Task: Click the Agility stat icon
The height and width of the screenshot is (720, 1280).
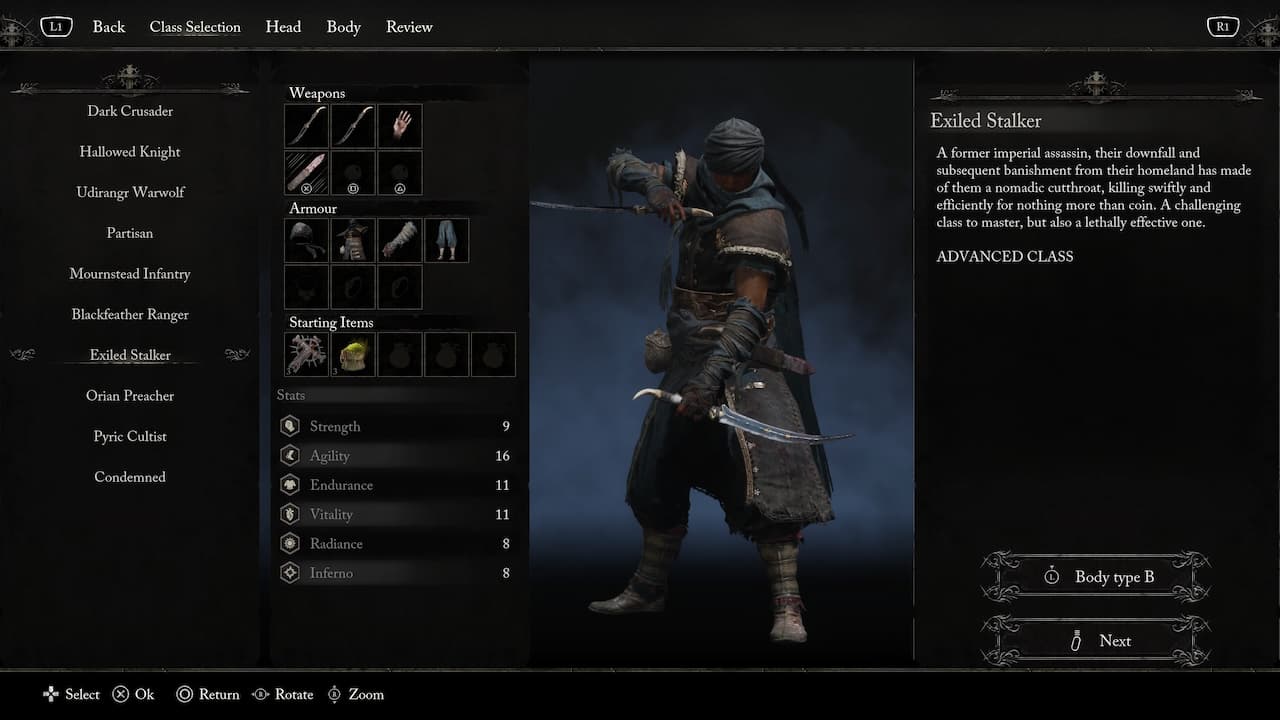Action: pos(290,455)
